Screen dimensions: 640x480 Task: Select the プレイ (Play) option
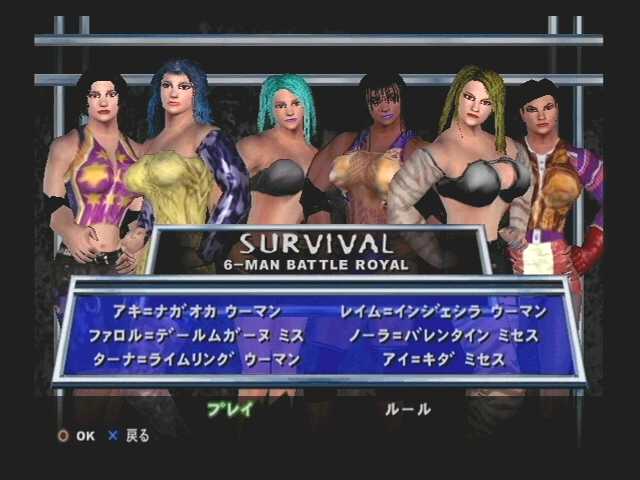tap(230, 409)
